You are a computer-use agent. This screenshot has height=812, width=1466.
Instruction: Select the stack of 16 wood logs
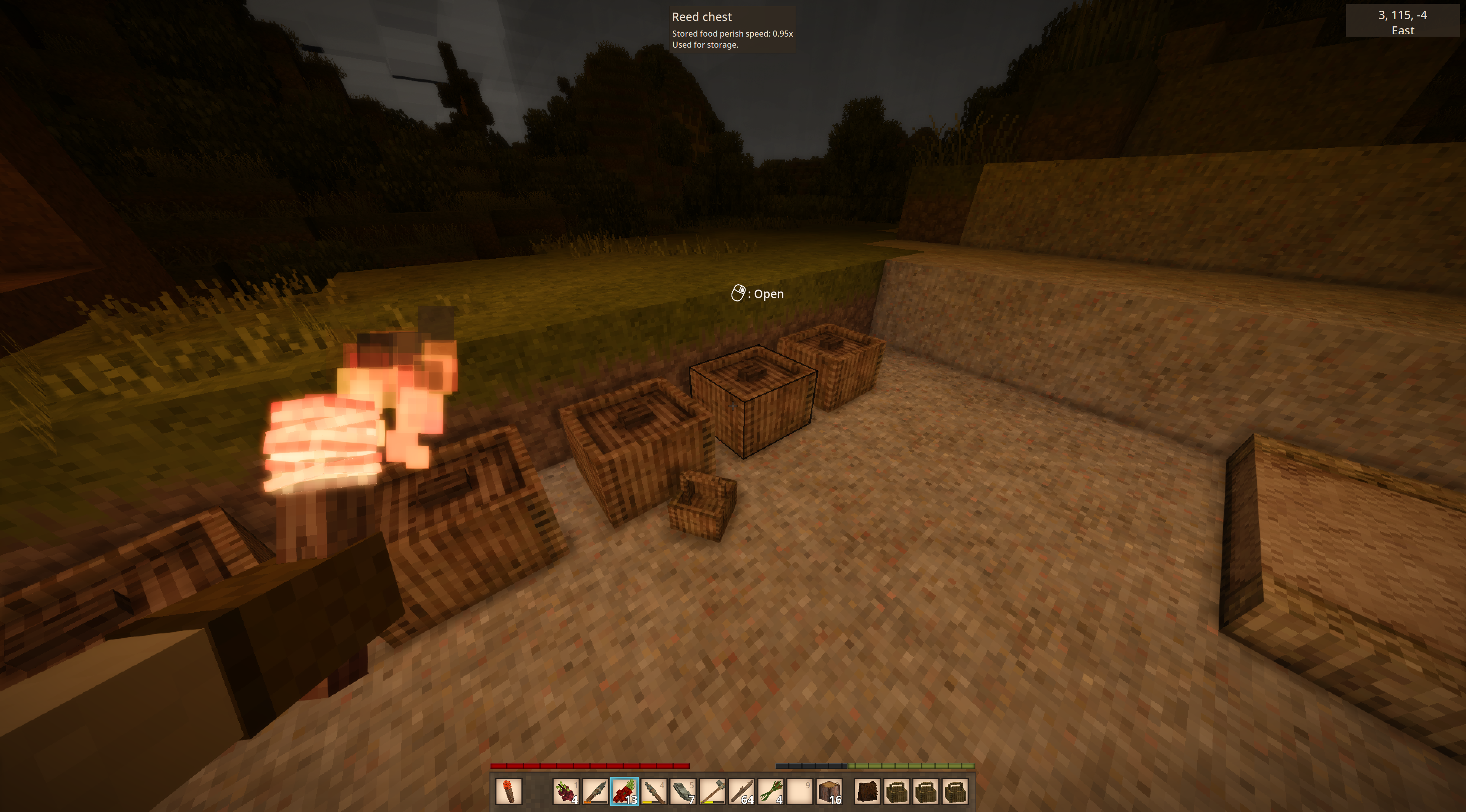coord(830,791)
